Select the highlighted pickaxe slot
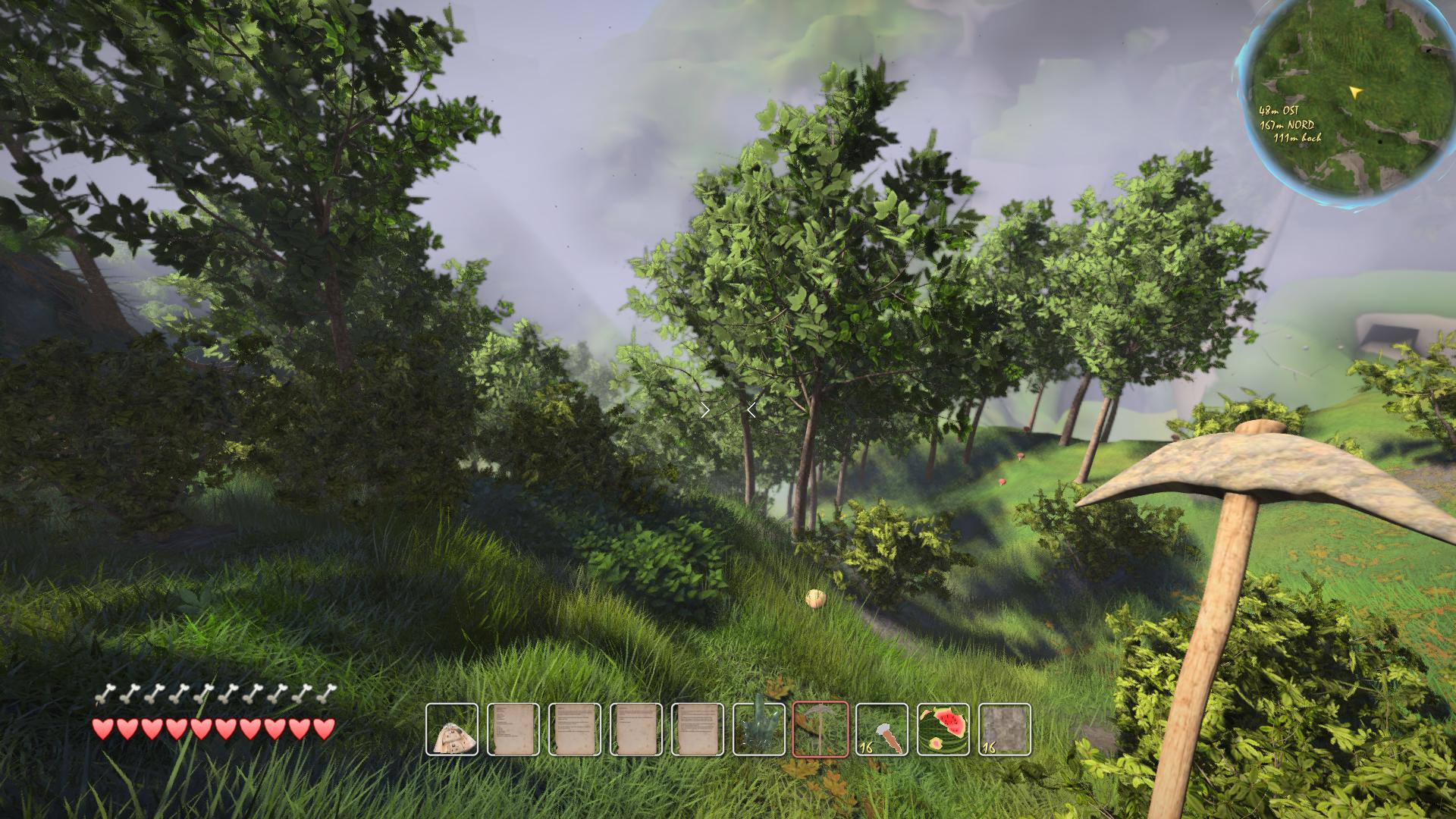1456x819 pixels. coord(821,730)
